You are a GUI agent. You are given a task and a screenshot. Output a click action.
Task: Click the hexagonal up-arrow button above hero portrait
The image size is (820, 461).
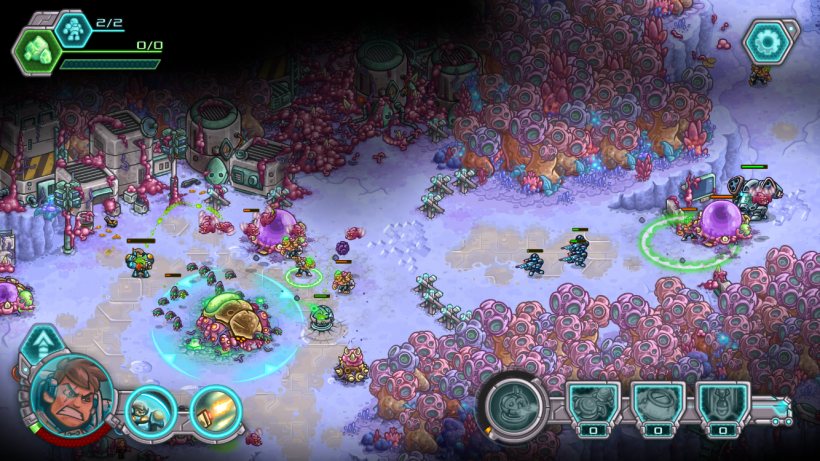coord(41,346)
